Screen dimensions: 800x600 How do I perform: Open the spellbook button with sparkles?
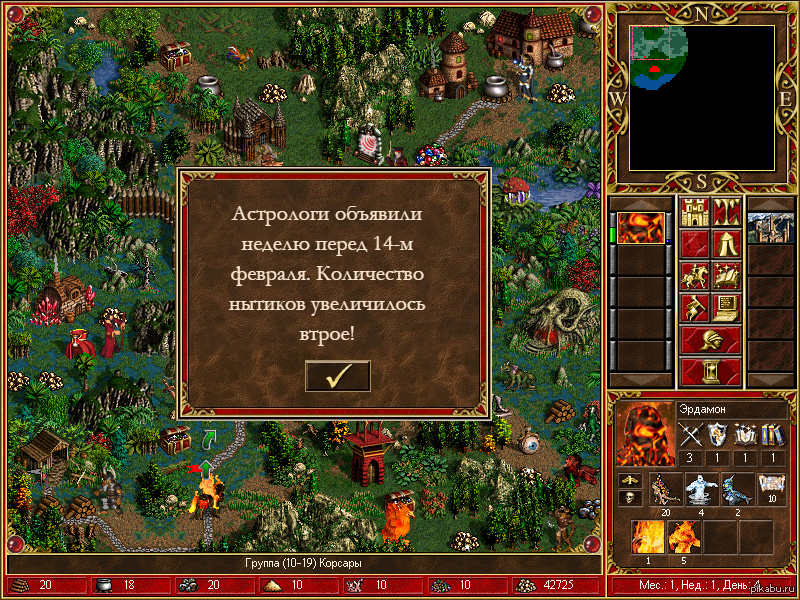coord(727,275)
